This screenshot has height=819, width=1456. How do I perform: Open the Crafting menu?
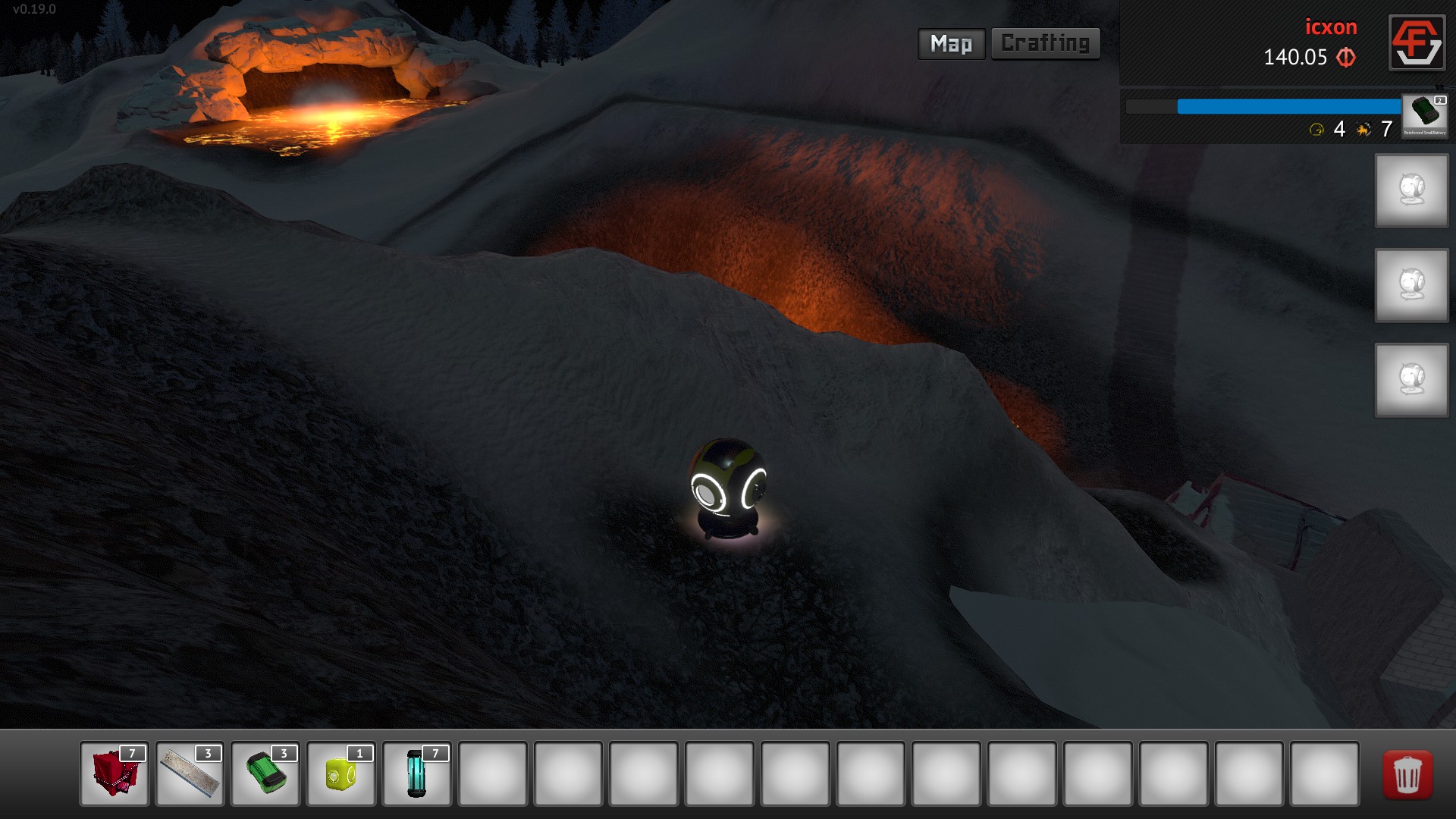point(1045,44)
